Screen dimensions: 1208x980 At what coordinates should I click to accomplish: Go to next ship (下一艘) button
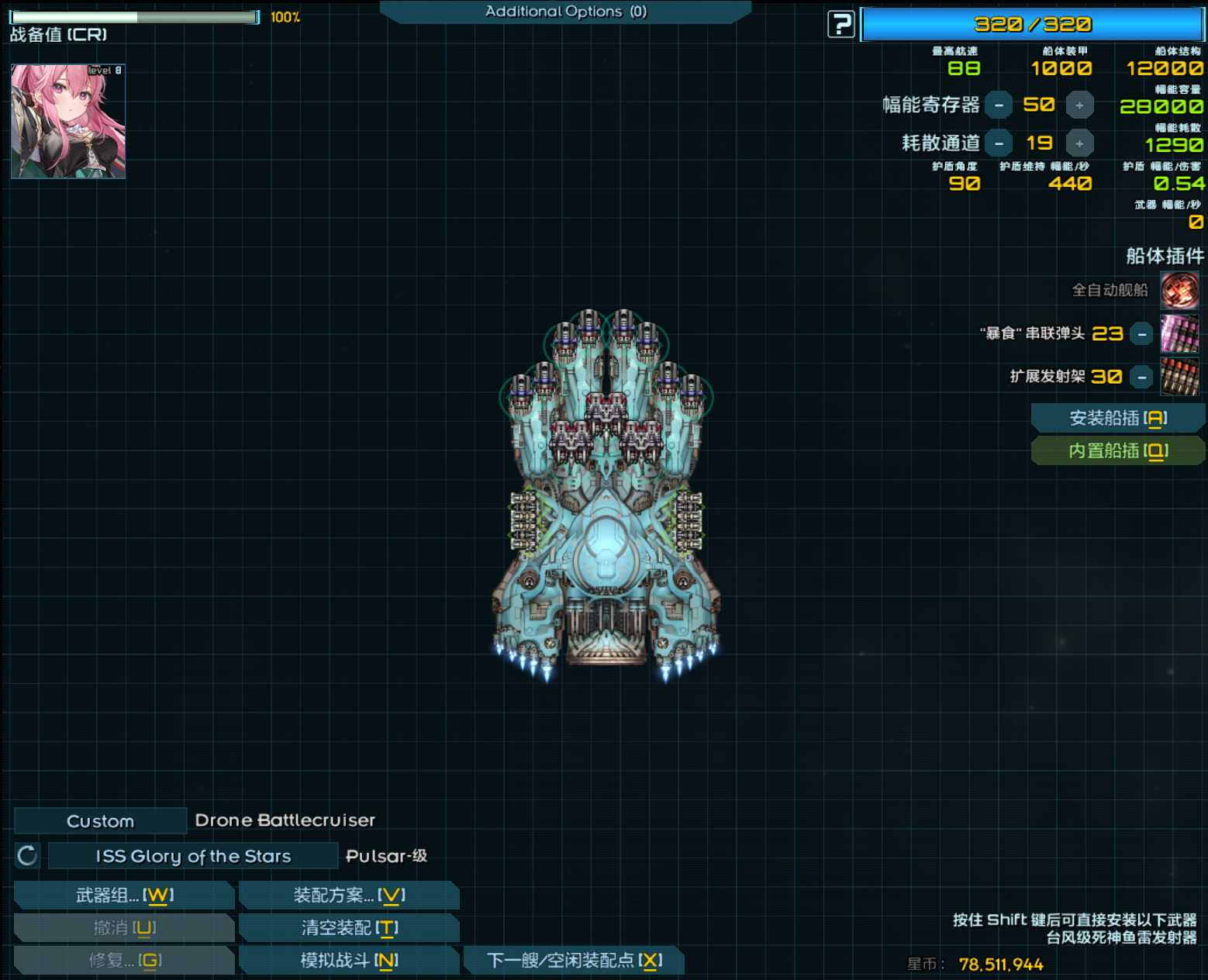coord(574,961)
